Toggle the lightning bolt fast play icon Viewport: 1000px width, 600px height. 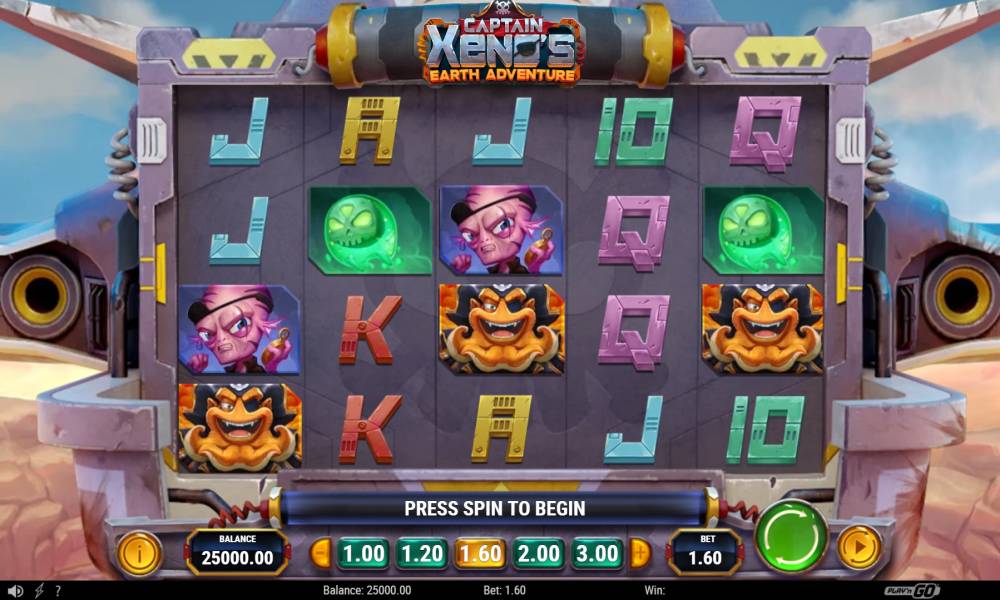(39, 591)
